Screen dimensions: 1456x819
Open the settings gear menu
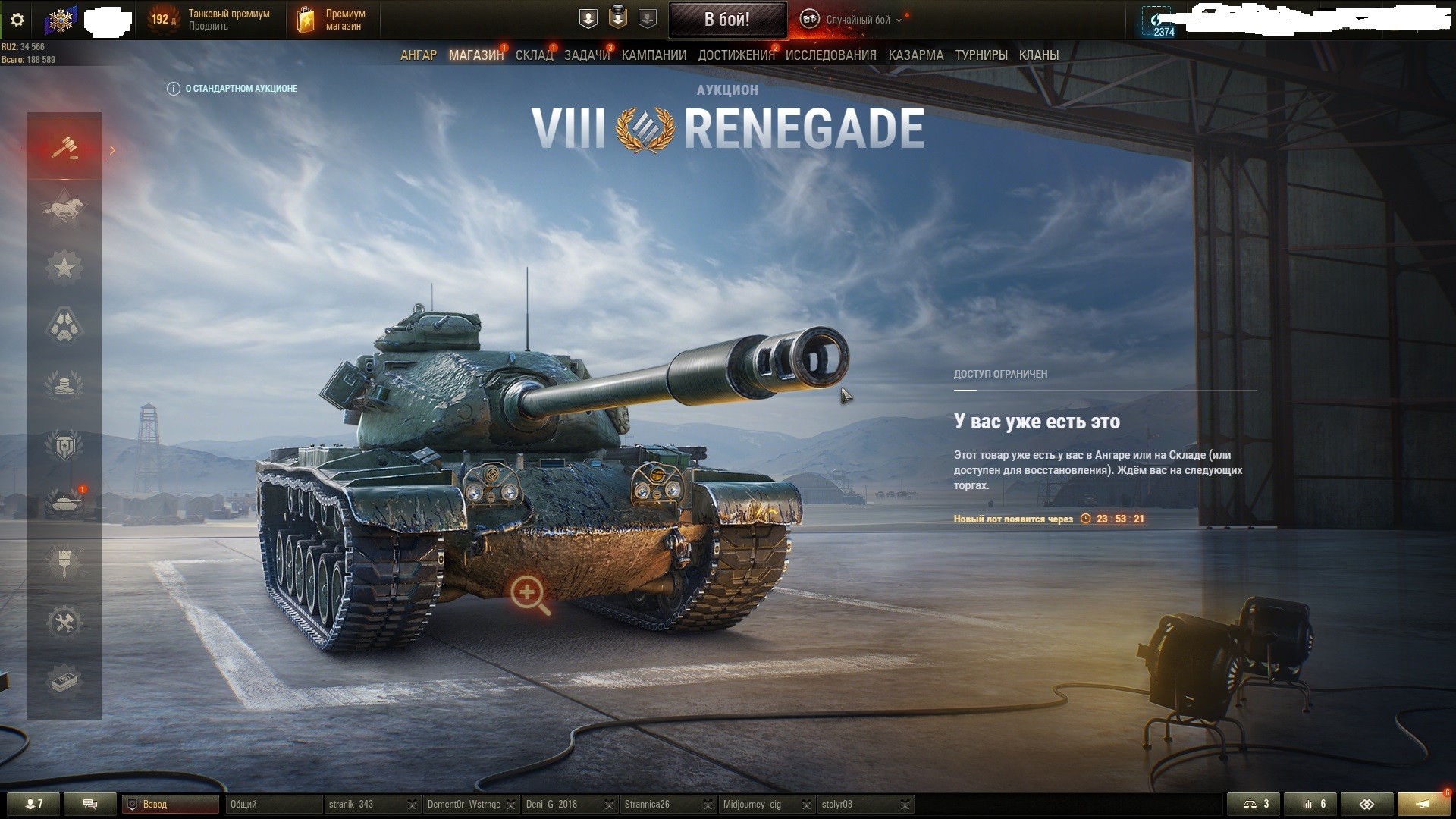click(17, 20)
